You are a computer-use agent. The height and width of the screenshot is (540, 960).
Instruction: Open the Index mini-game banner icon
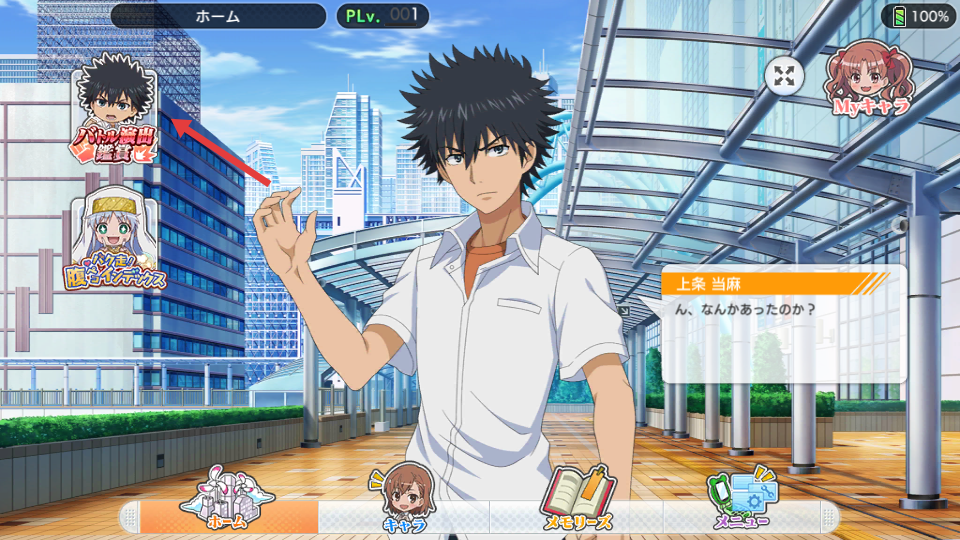coord(118,240)
